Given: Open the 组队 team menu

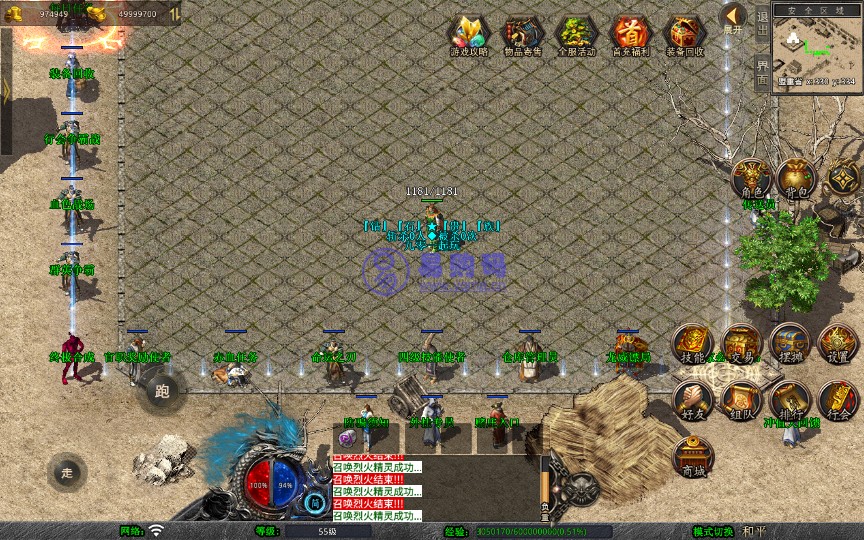Looking at the screenshot, I should [x=741, y=400].
